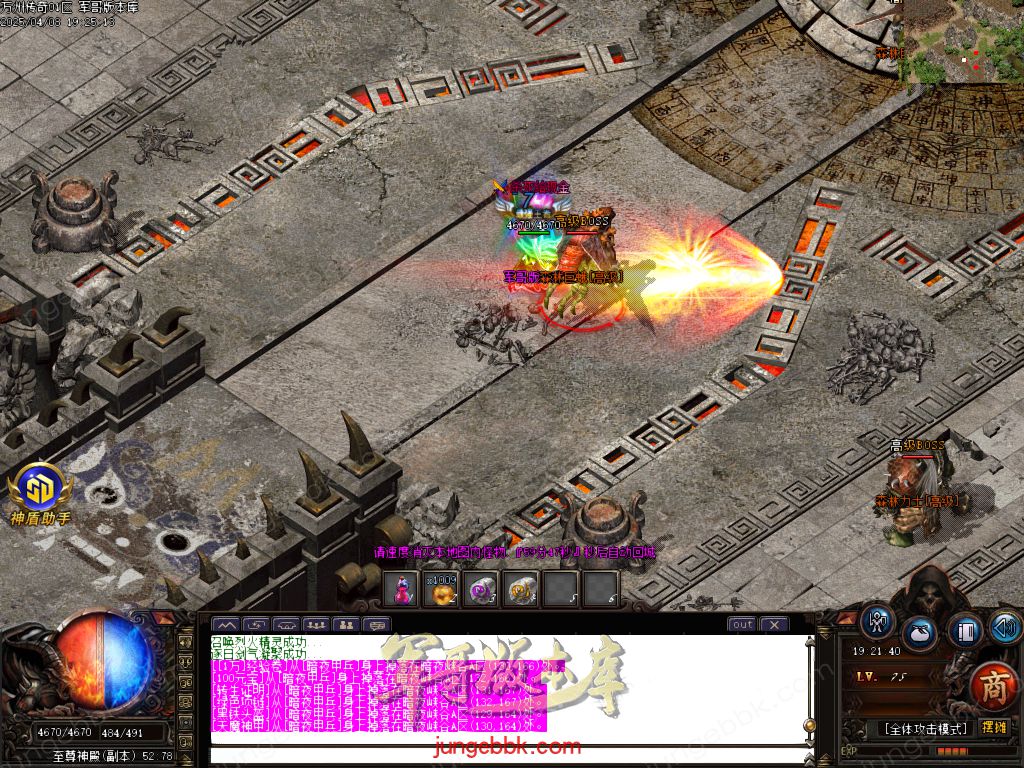Close the chat panel with the X button

pyautogui.click(x=774, y=624)
